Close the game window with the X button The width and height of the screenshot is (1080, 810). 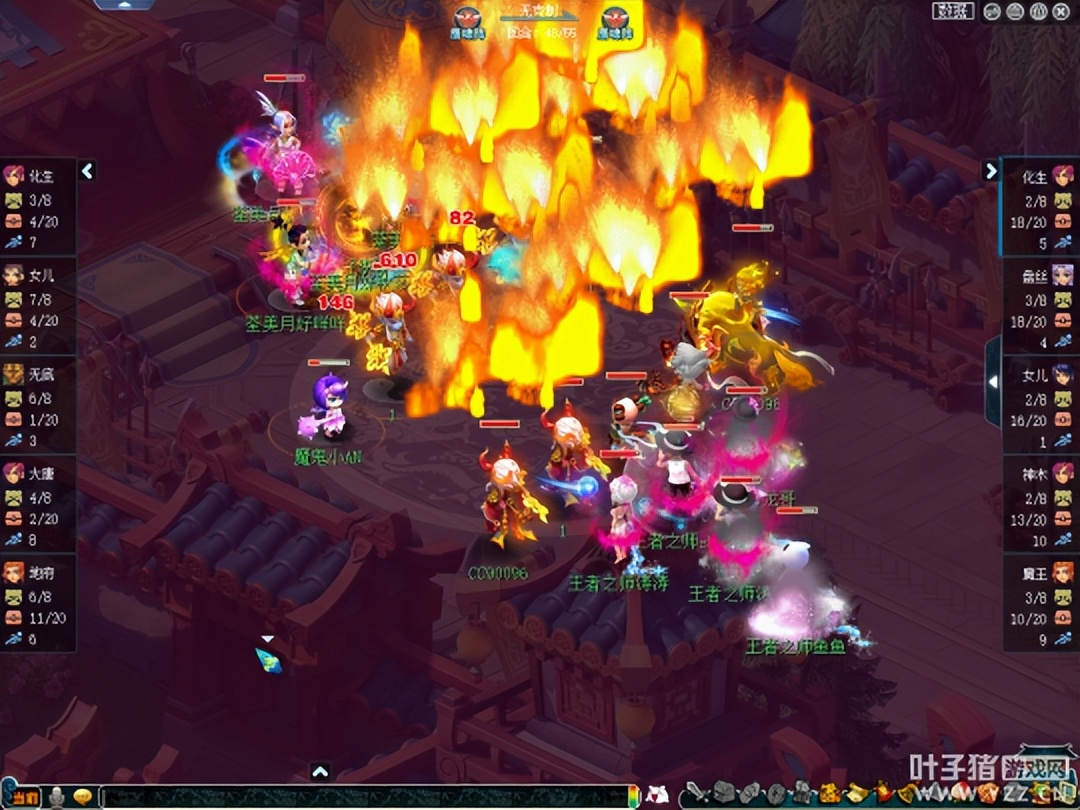[x=1064, y=11]
